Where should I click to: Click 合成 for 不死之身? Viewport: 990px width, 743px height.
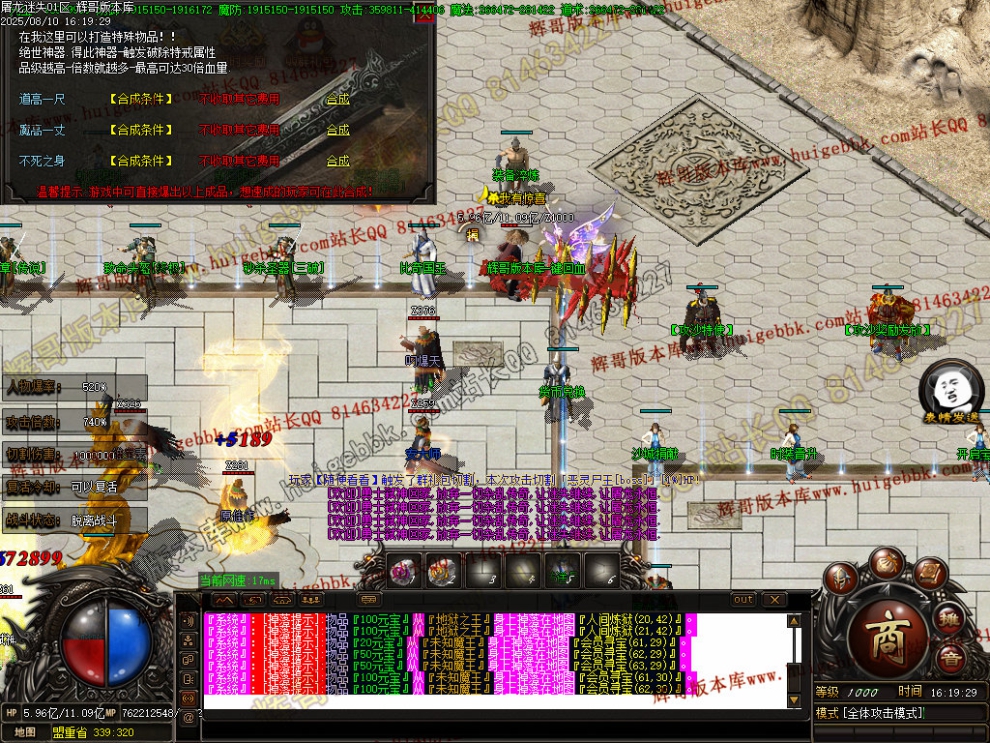(338, 161)
